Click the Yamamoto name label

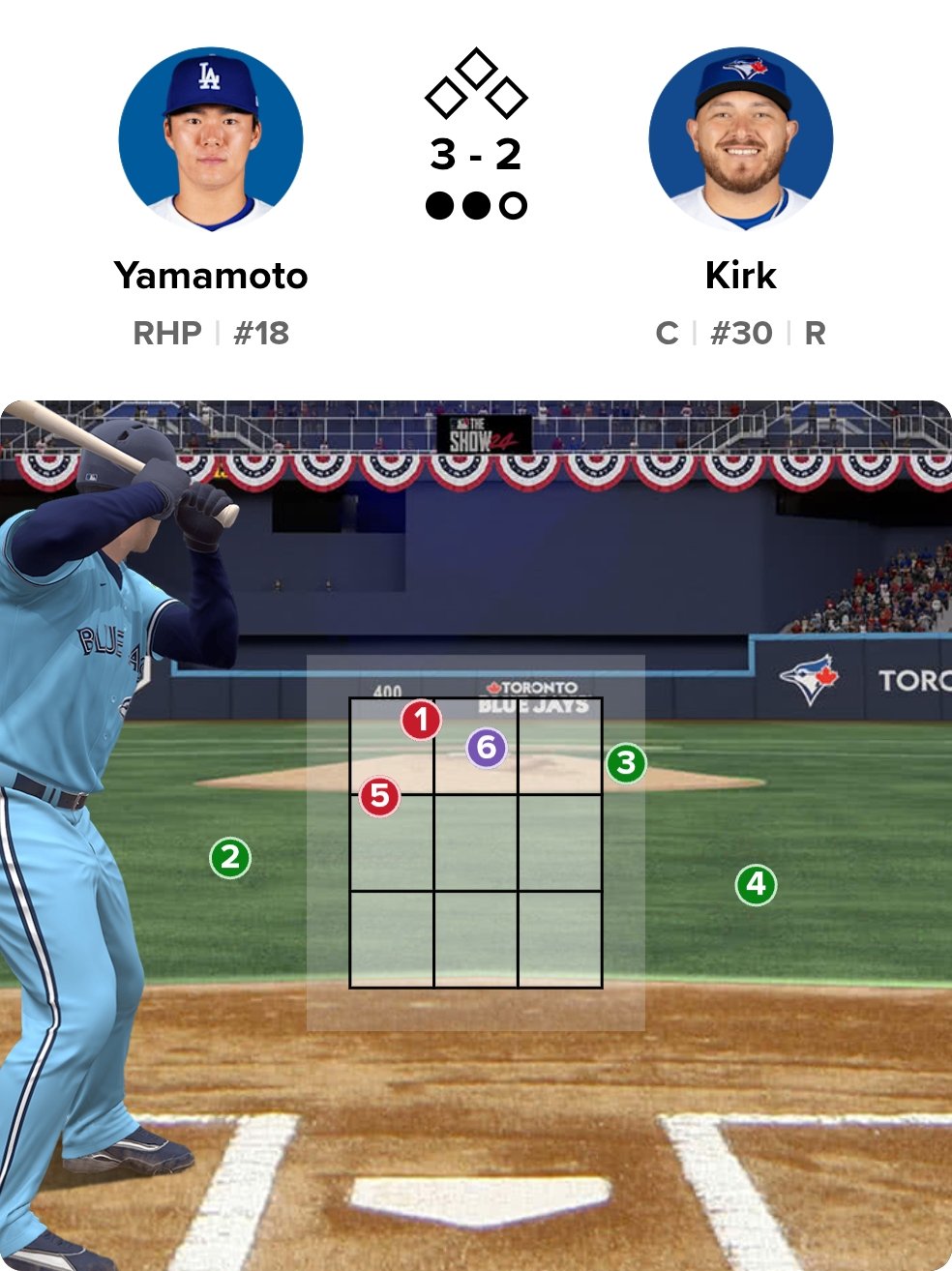click(211, 276)
